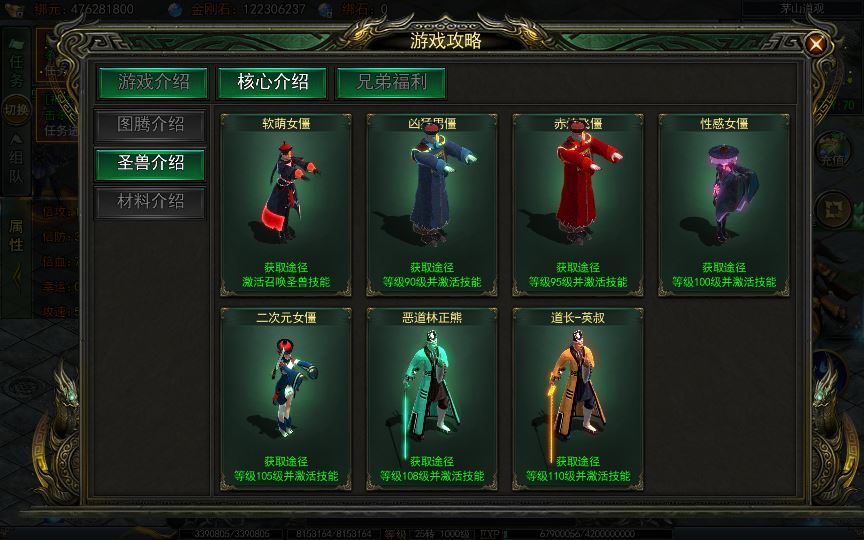
Task: Pick the blue-robed zombie card requiring level 90
Action: coord(431,204)
